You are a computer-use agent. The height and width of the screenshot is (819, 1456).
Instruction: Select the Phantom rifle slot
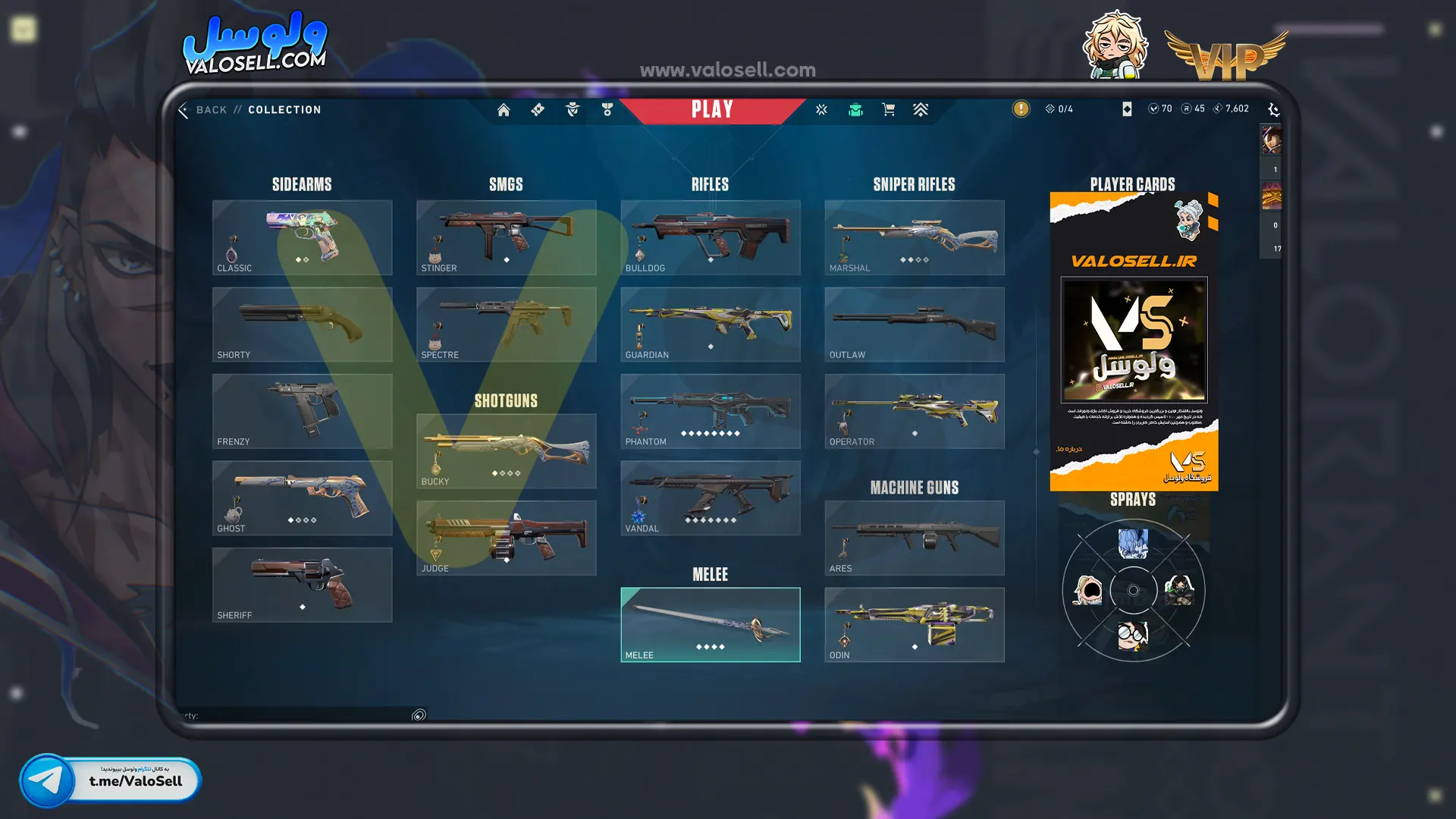(710, 411)
